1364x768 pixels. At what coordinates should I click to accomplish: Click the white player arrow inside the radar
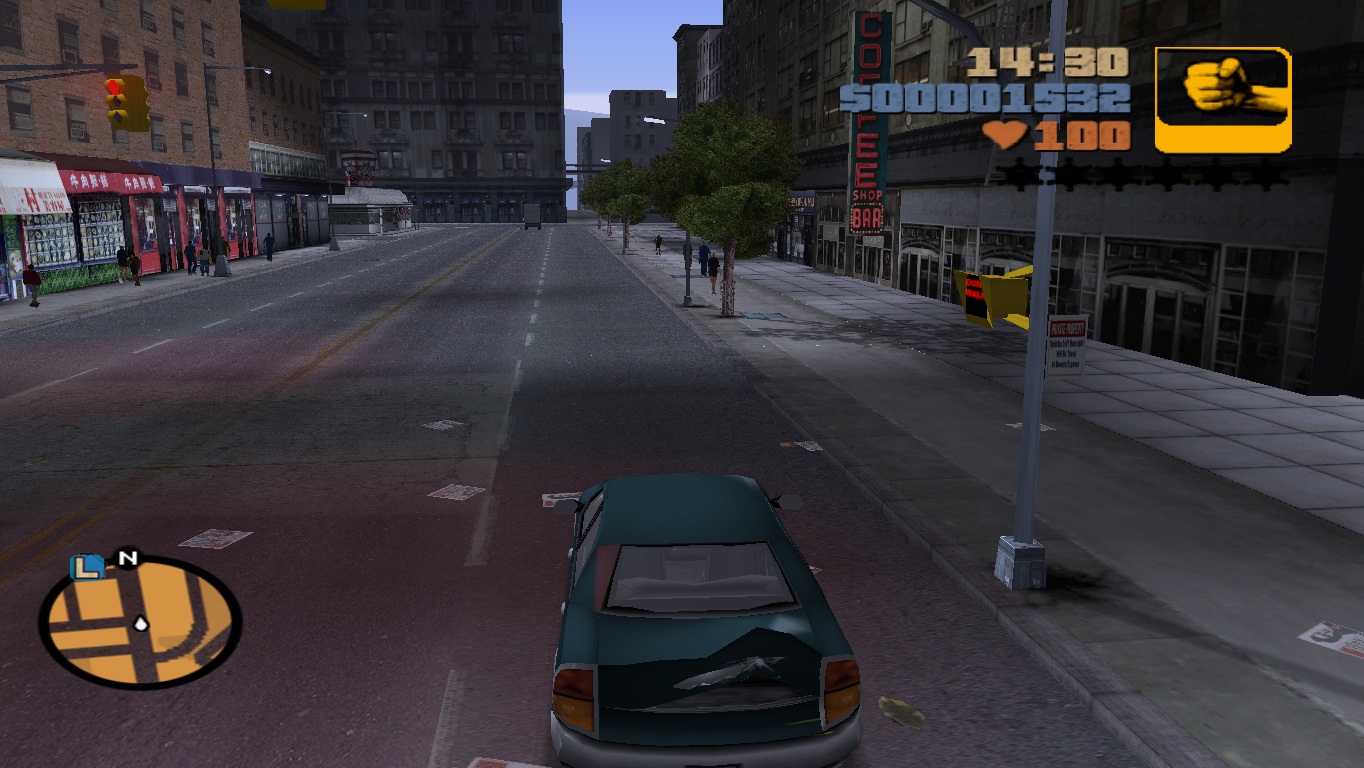tap(139, 623)
